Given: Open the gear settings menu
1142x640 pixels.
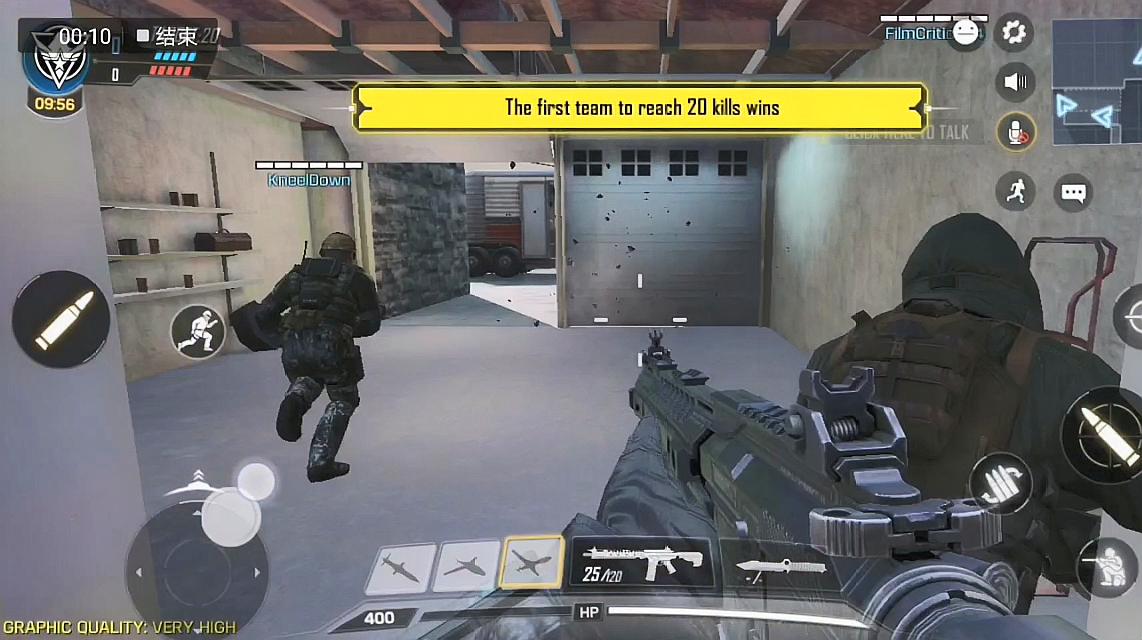Looking at the screenshot, I should 1014,33.
